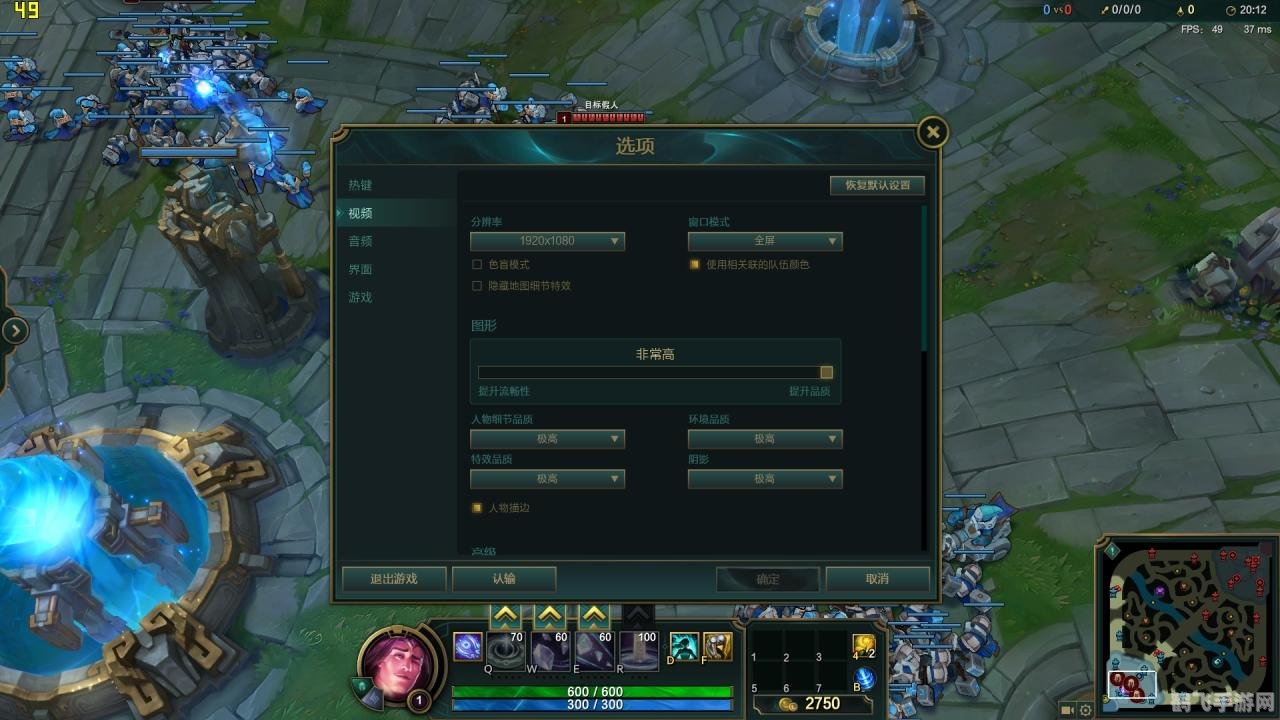Click the graphics quality slider handle
Screen dimensions: 1280x720
[826, 371]
